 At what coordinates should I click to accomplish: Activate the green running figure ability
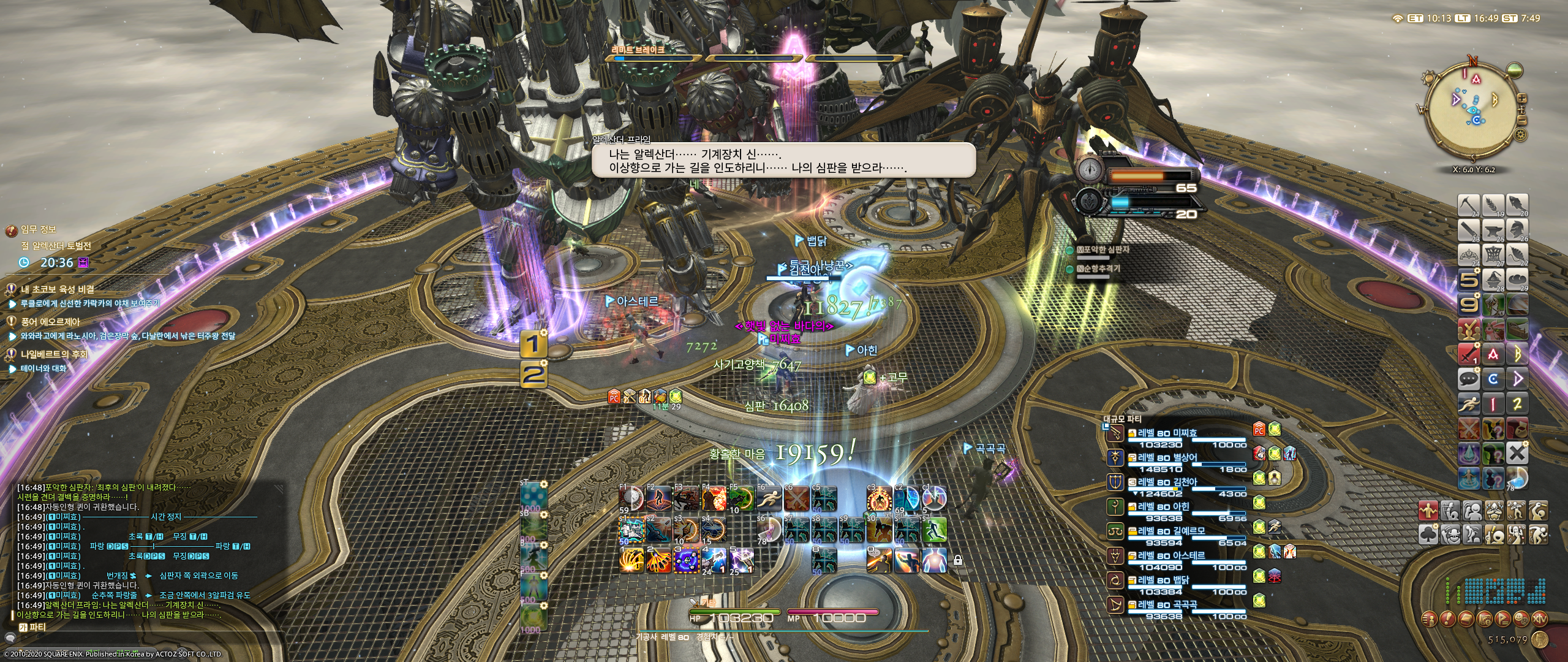933,530
